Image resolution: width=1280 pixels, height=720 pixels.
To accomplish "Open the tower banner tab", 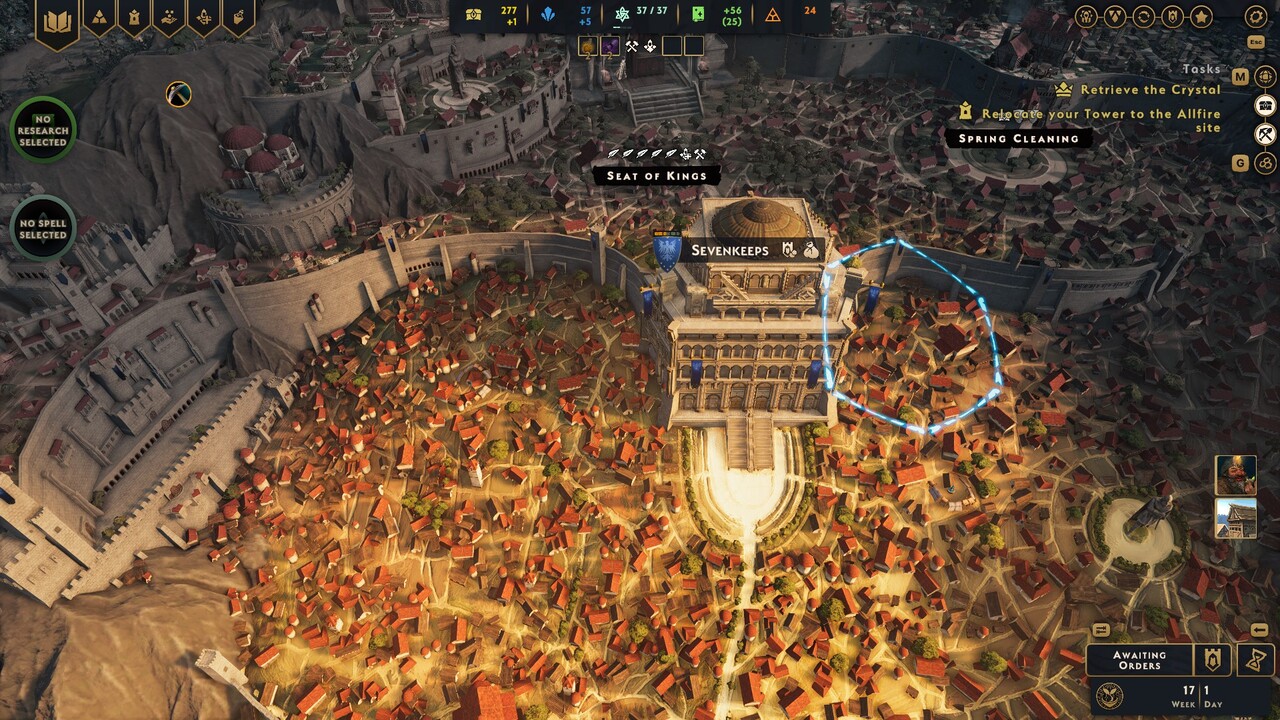I will (x=133, y=16).
